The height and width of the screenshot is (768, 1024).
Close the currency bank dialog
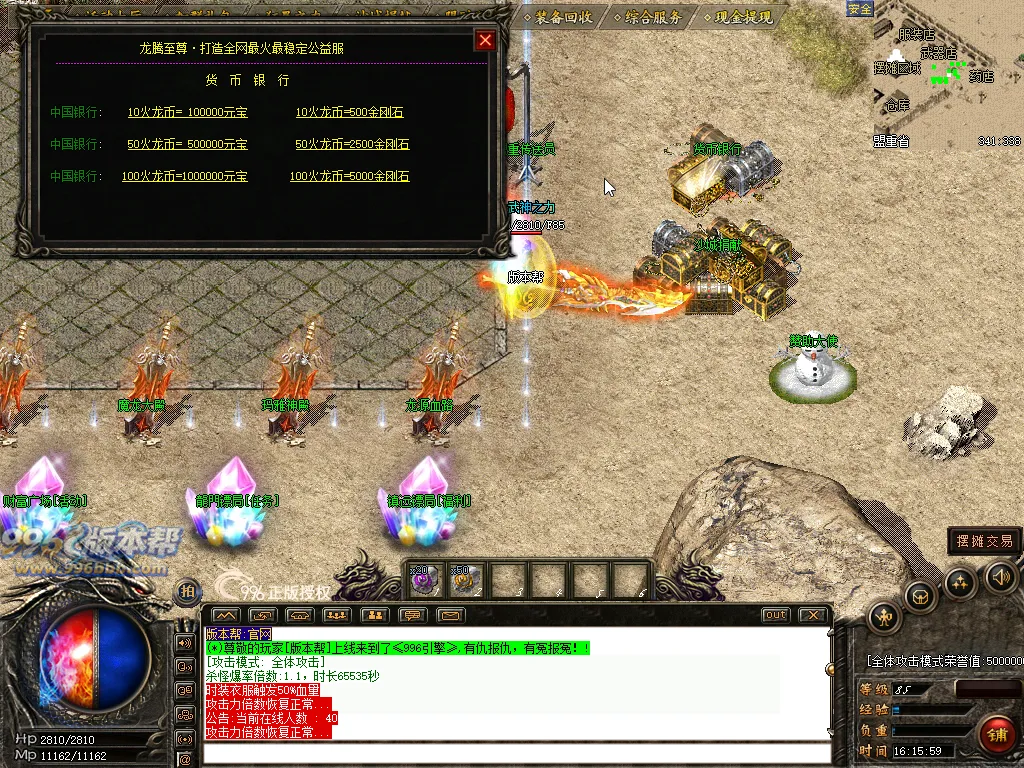(485, 40)
